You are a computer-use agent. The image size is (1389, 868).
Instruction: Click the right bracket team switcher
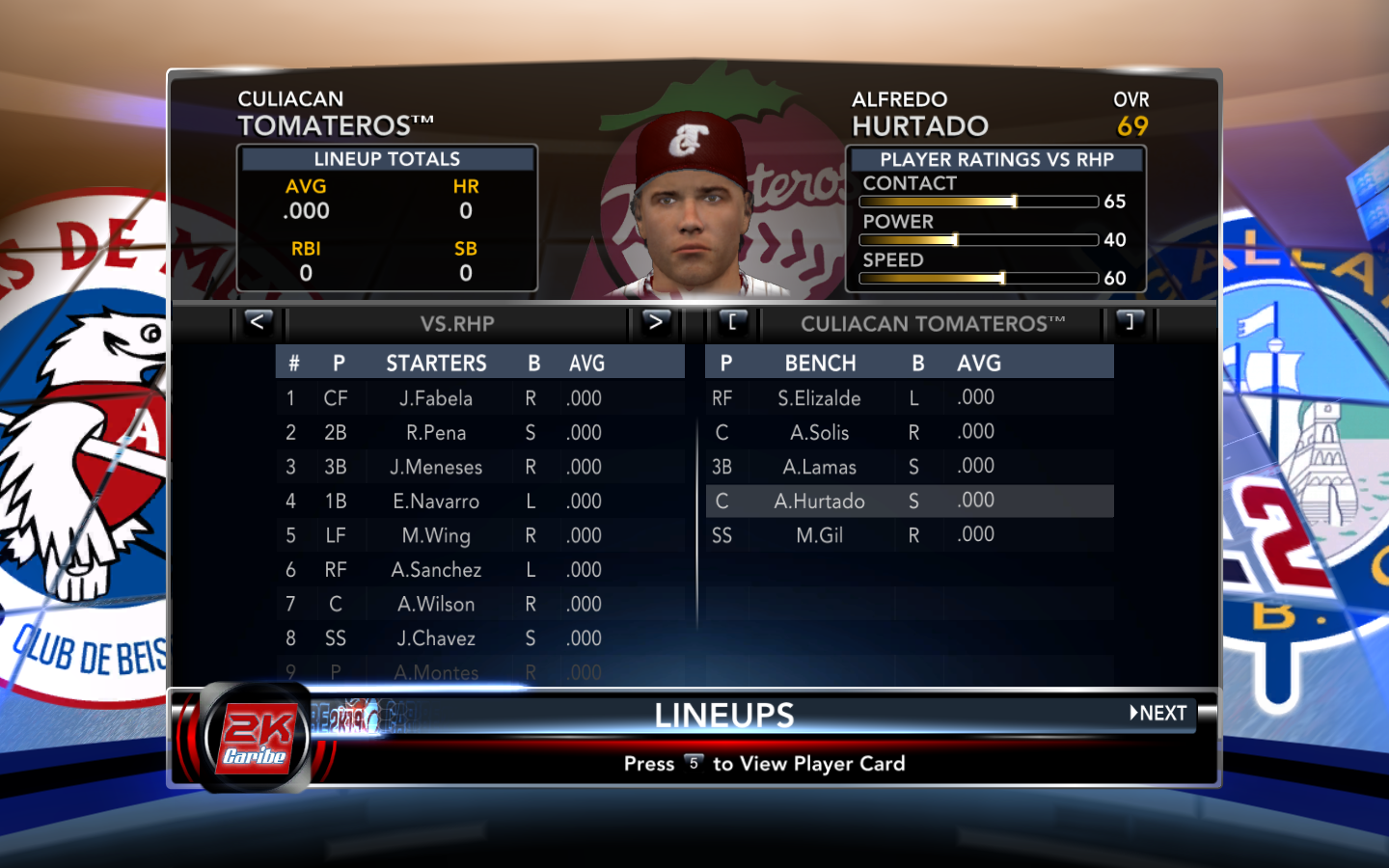click(x=1130, y=323)
